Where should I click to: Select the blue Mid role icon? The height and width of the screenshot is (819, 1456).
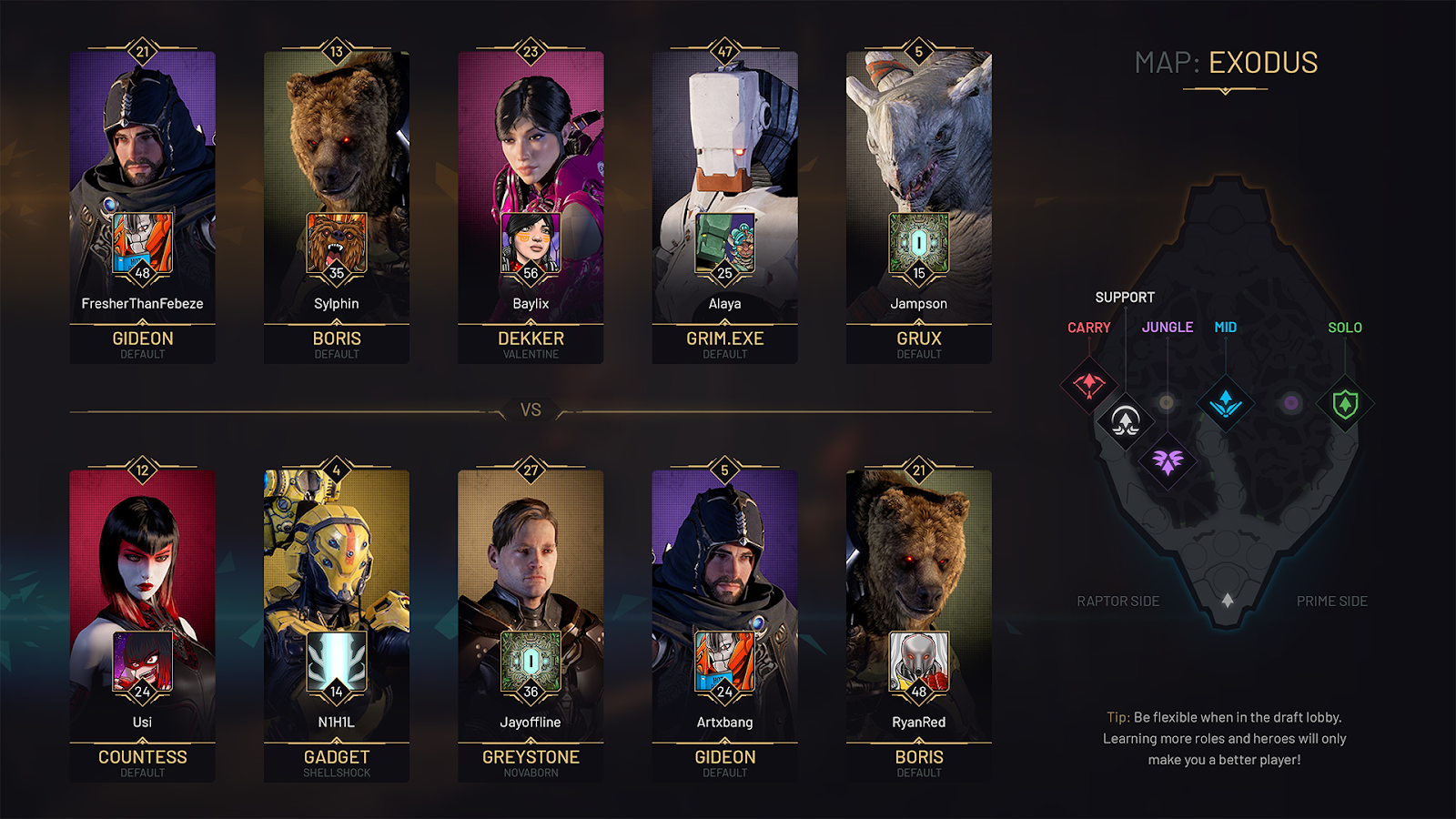click(1226, 402)
